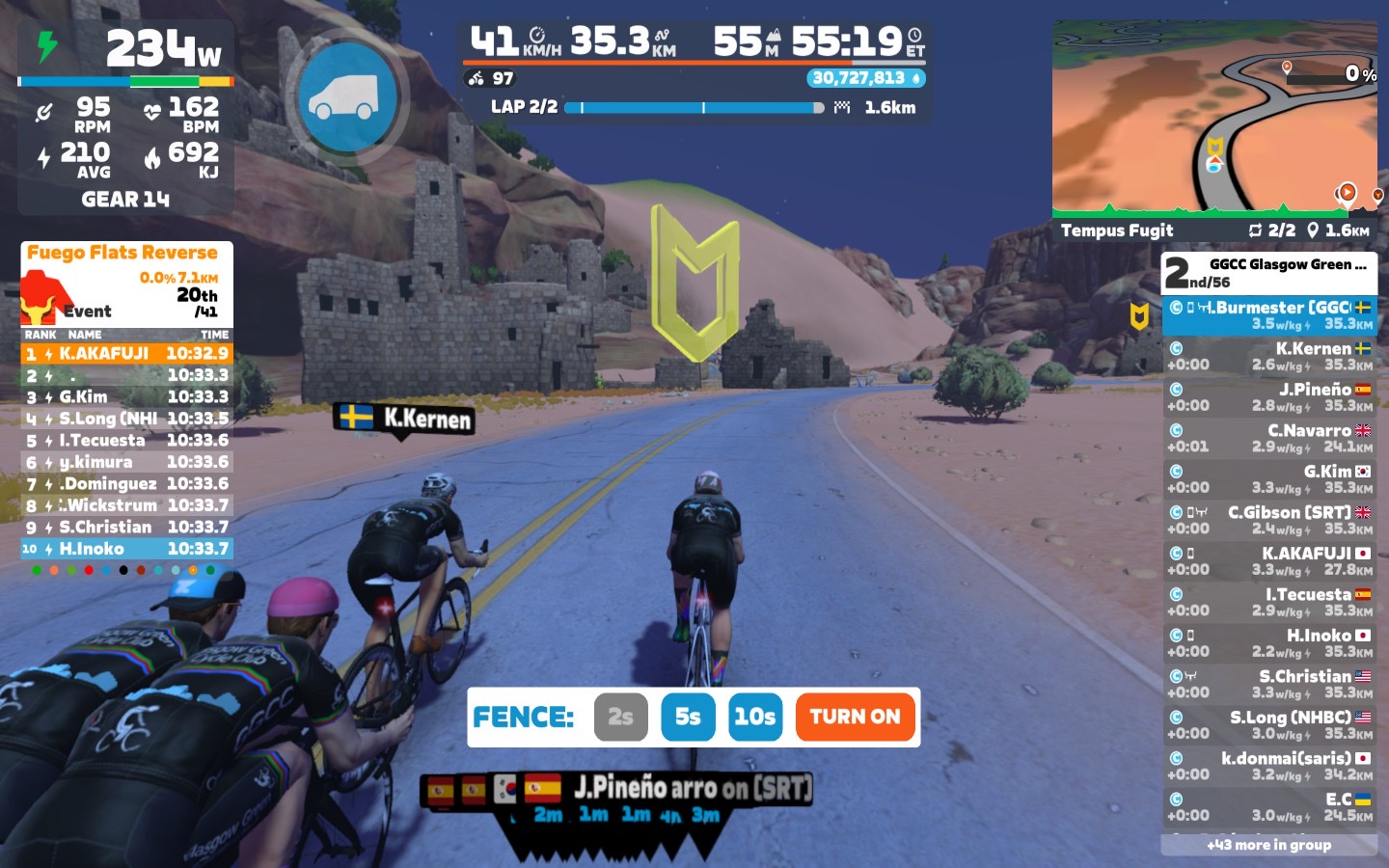The width and height of the screenshot is (1389, 868).
Task: Choose C.Gibson (SRT) rider row
Action: pyautogui.click(x=1268, y=520)
